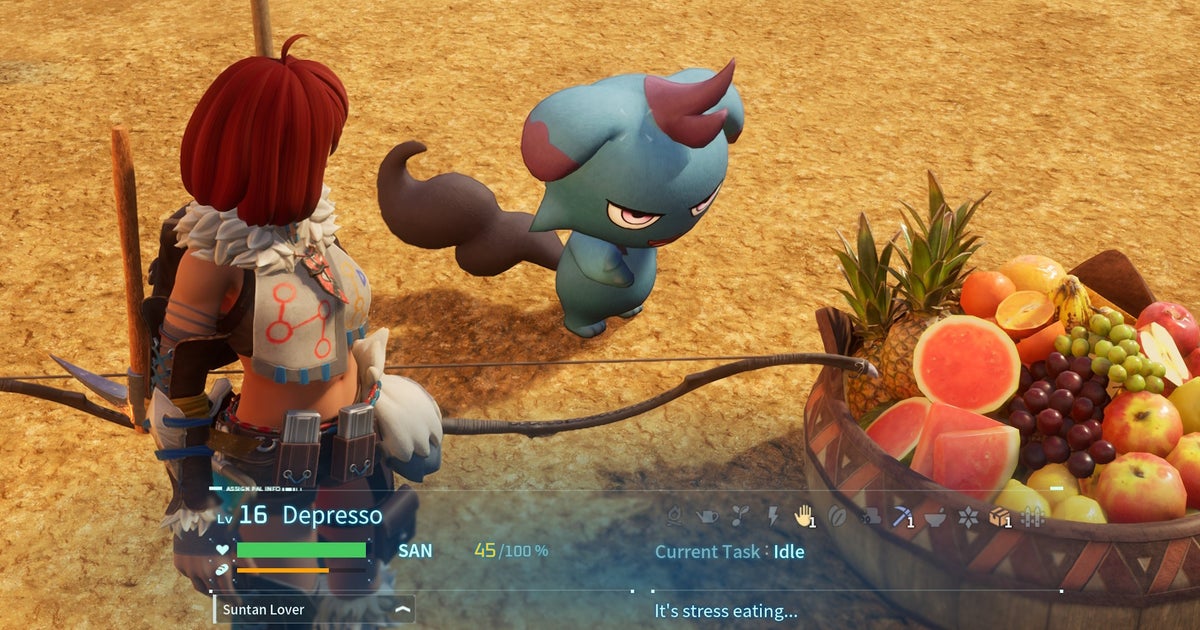Choose the Transporting box icon
Screen dimensions: 1200x630
pyautogui.click(x=999, y=516)
